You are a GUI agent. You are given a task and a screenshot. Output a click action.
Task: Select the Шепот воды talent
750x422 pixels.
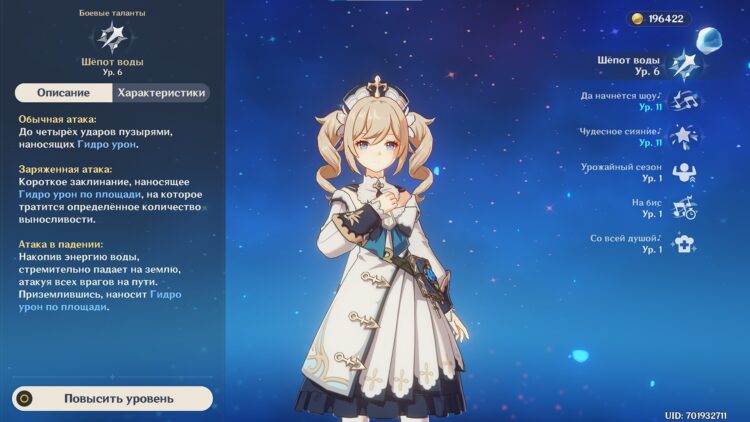pos(684,66)
